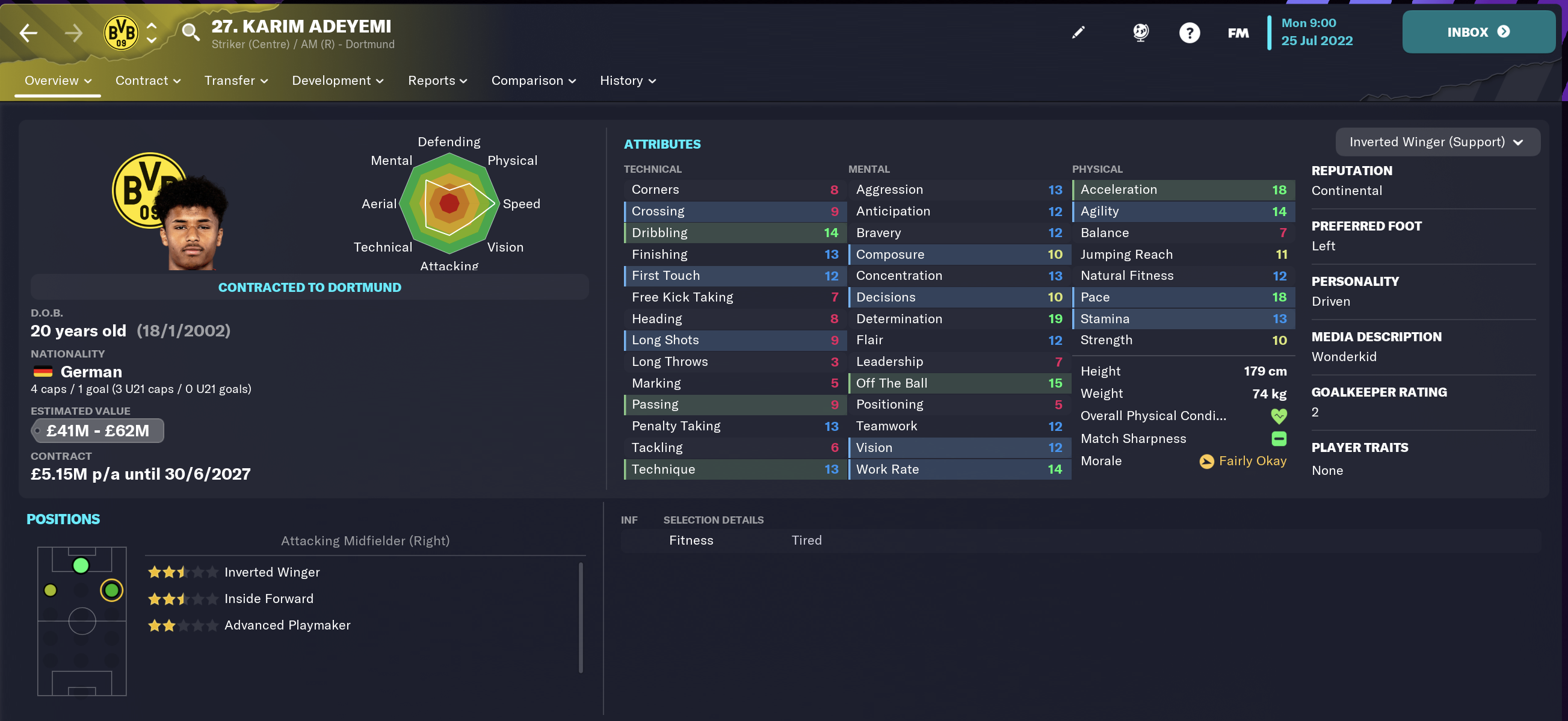Switch to the Contract tab

(x=142, y=81)
